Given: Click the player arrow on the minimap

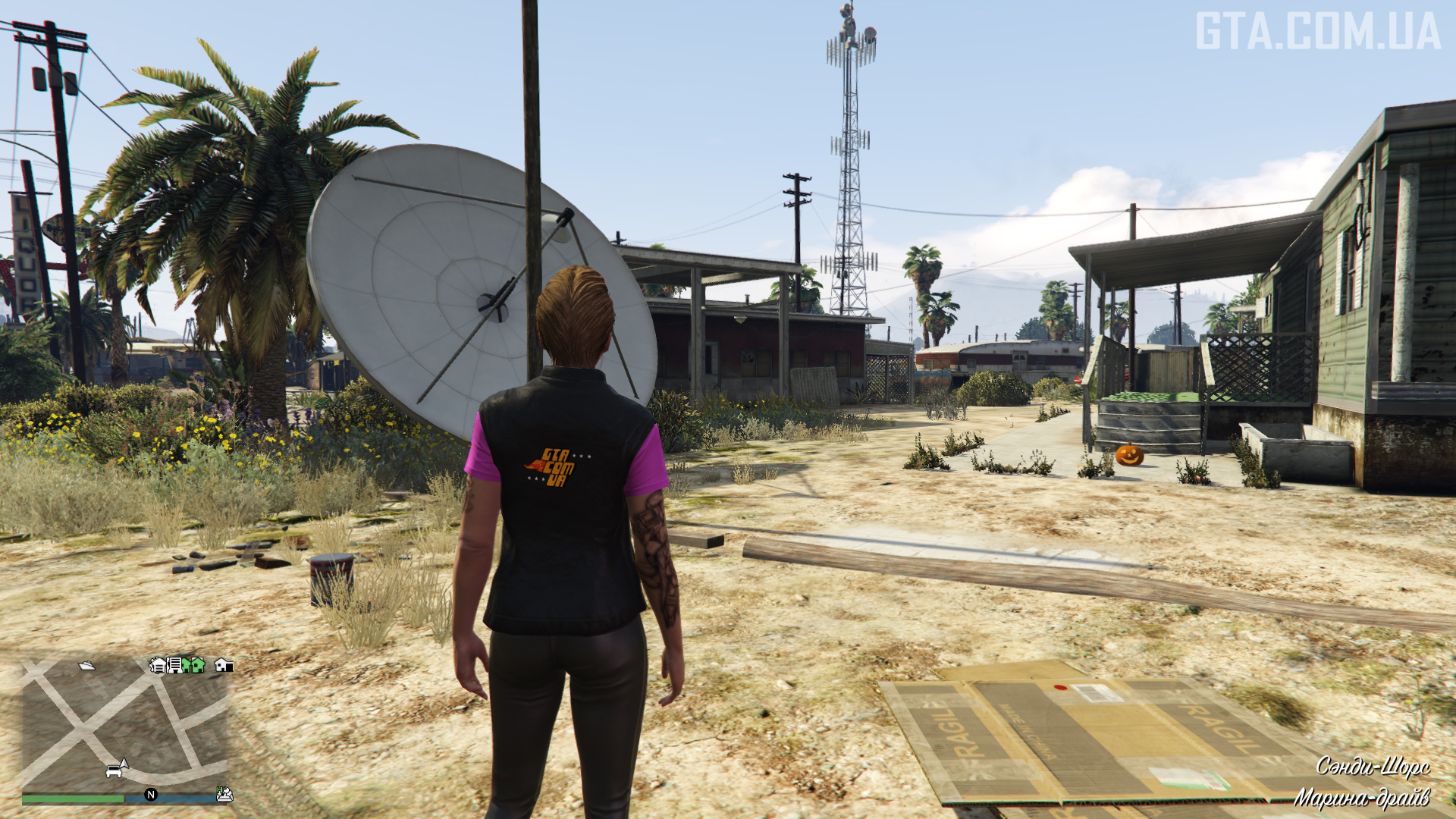Looking at the screenshot, I should [124, 763].
